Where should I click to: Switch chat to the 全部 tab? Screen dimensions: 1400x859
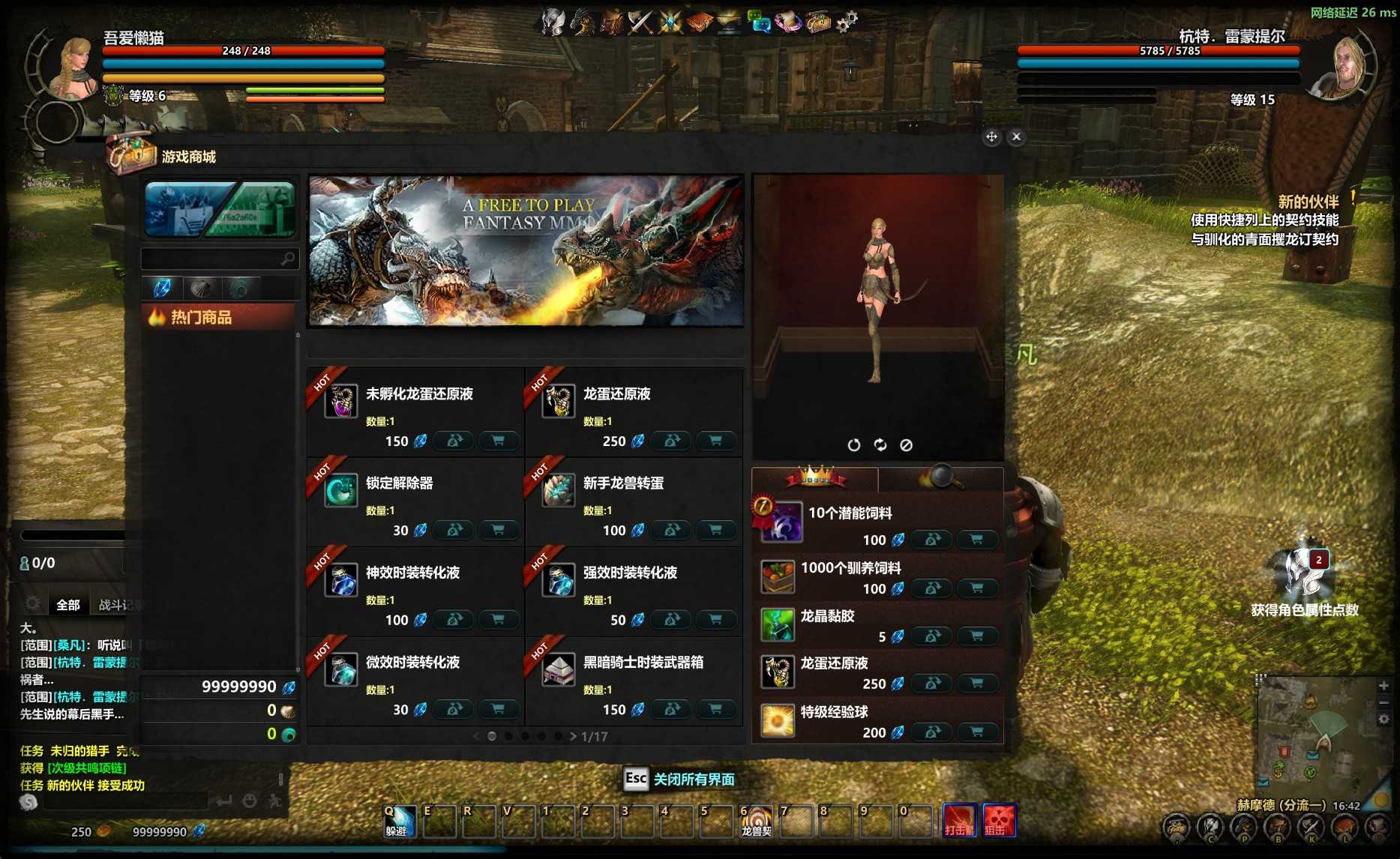(x=67, y=604)
